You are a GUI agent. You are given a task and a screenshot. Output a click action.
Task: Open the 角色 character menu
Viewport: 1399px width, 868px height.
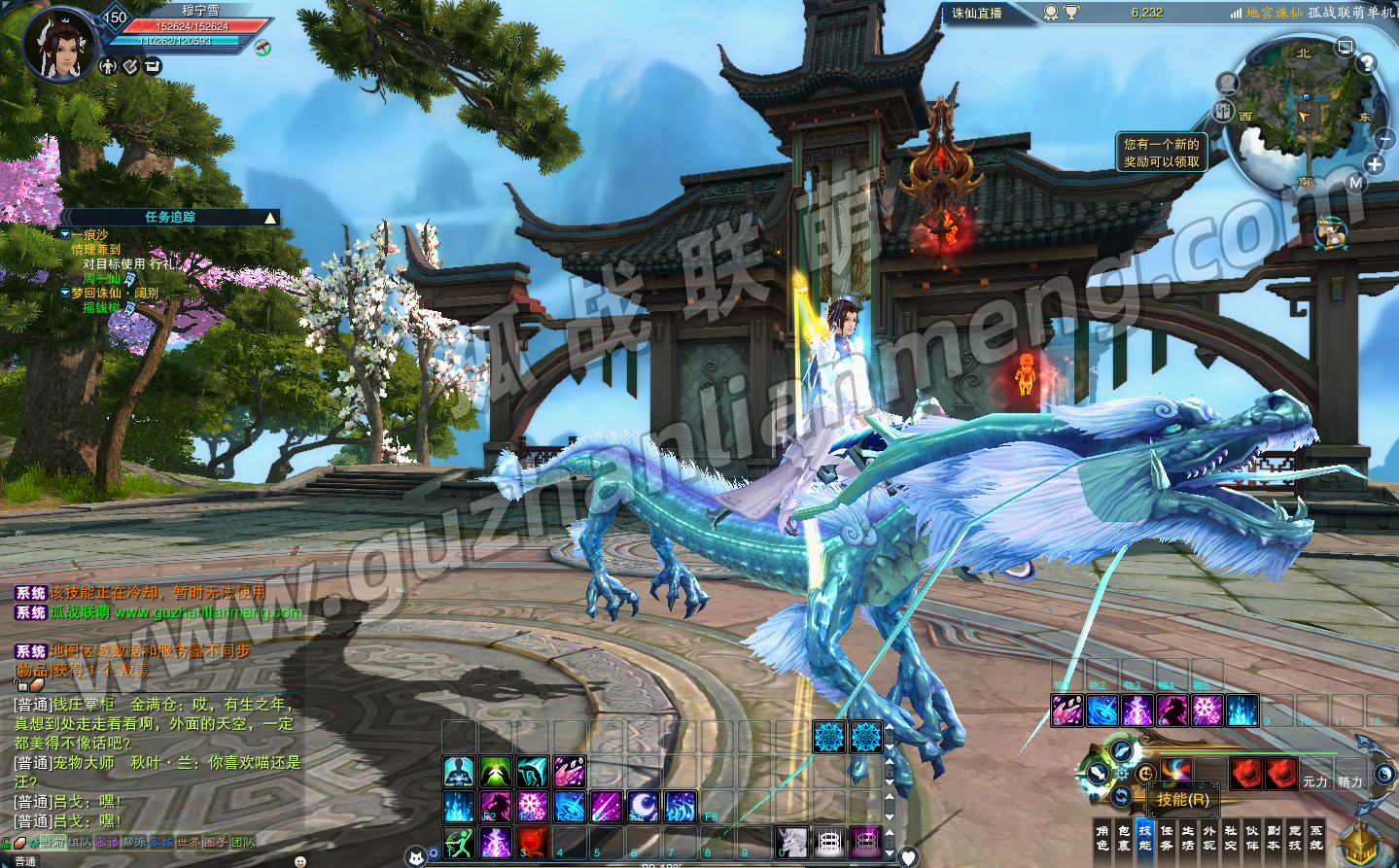click(x=1102, y=837)
